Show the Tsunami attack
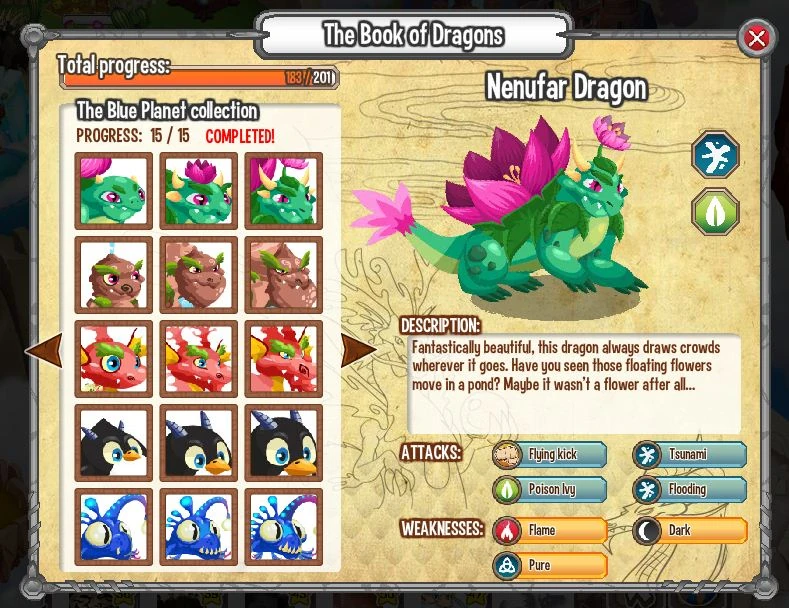The height and width of the screenshot is (608, 789). tap(690, 455)
